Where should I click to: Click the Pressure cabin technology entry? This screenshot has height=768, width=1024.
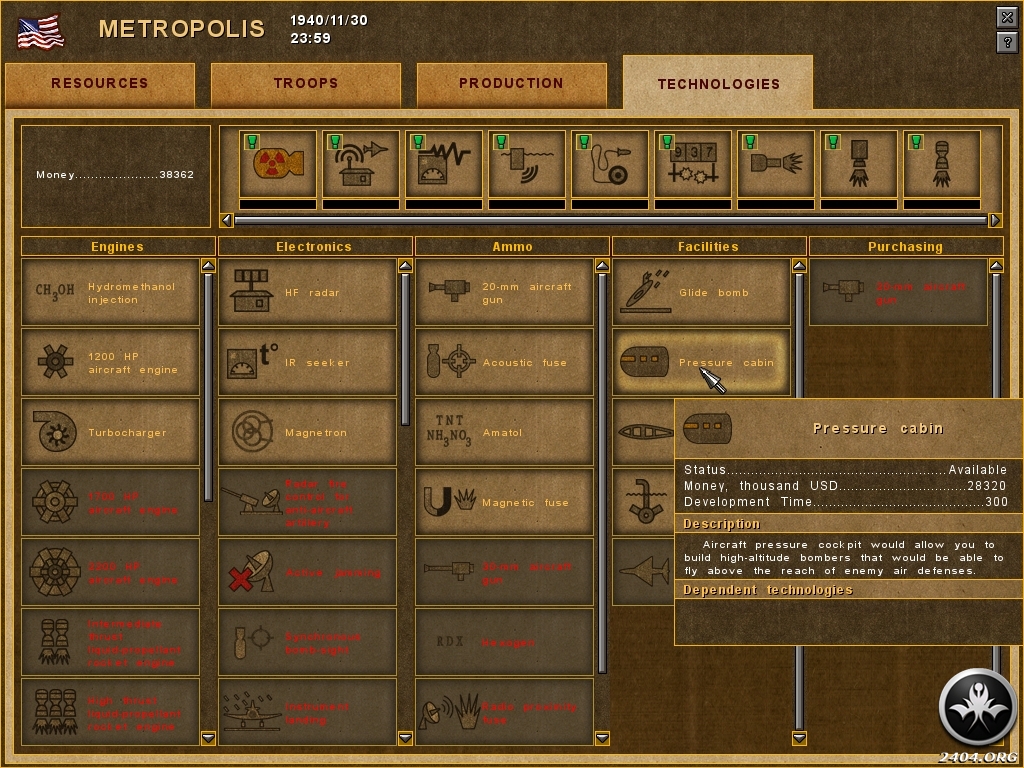(702, 363)
